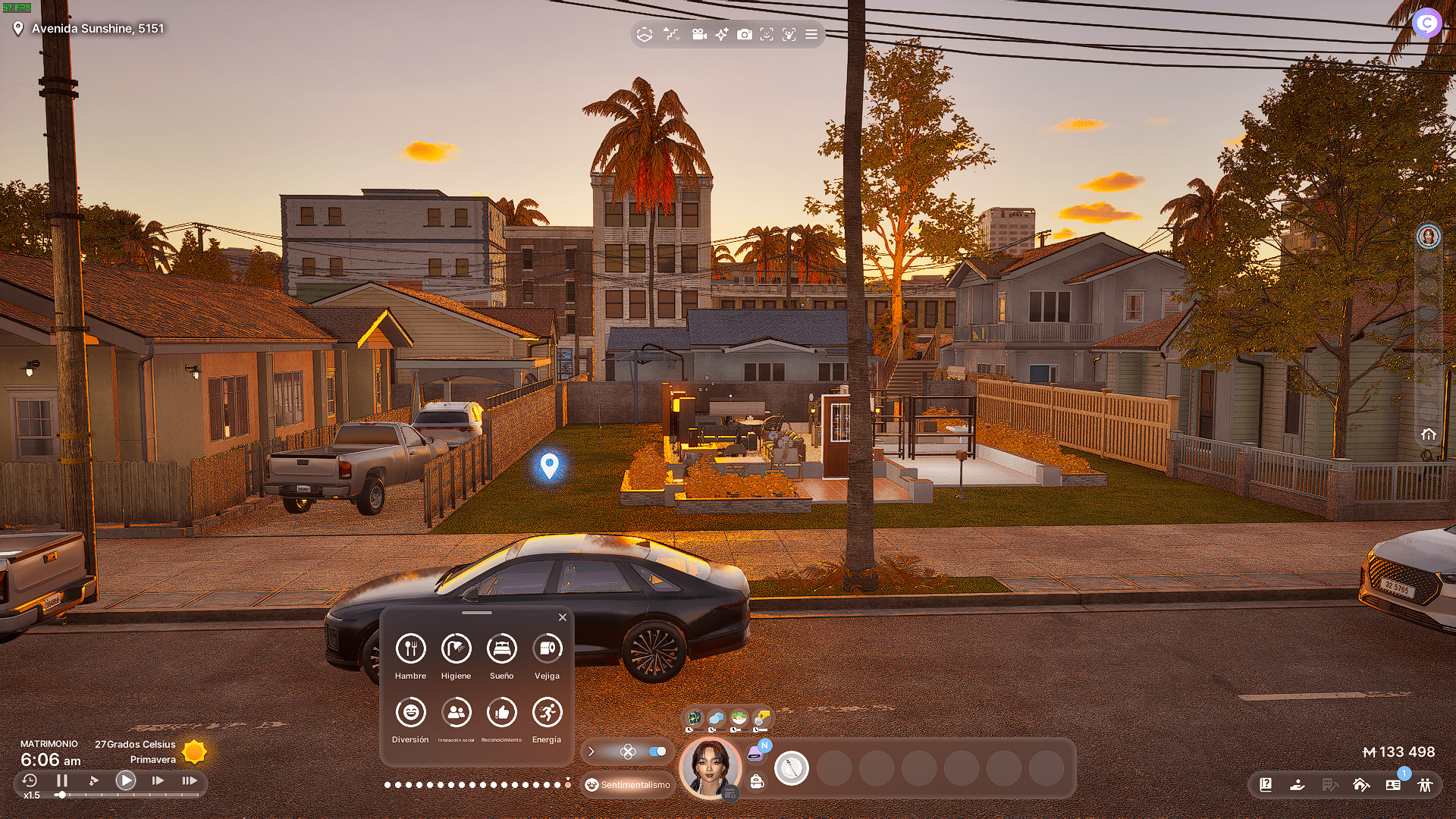Pause the game time

(62, 780)
